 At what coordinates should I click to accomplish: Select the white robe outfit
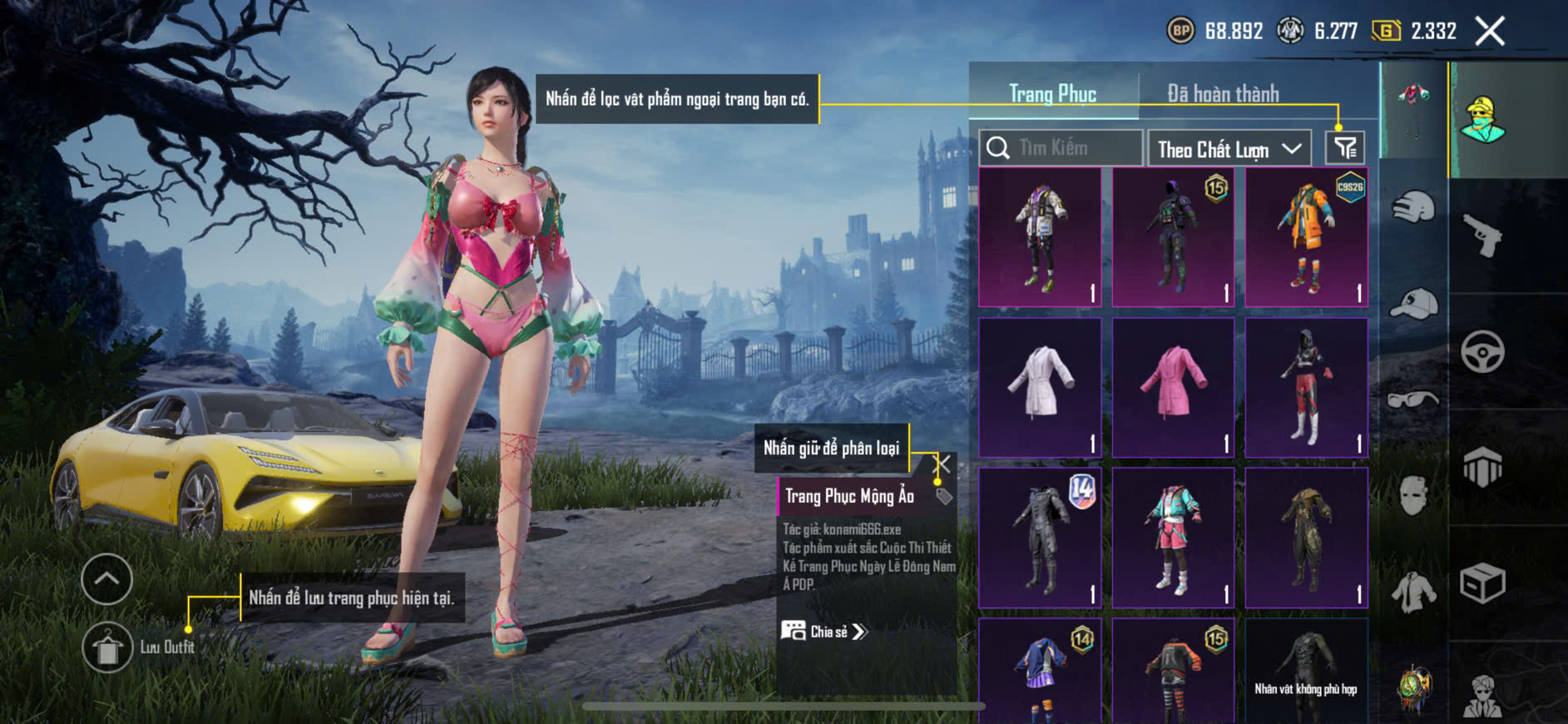(1040, 388)
